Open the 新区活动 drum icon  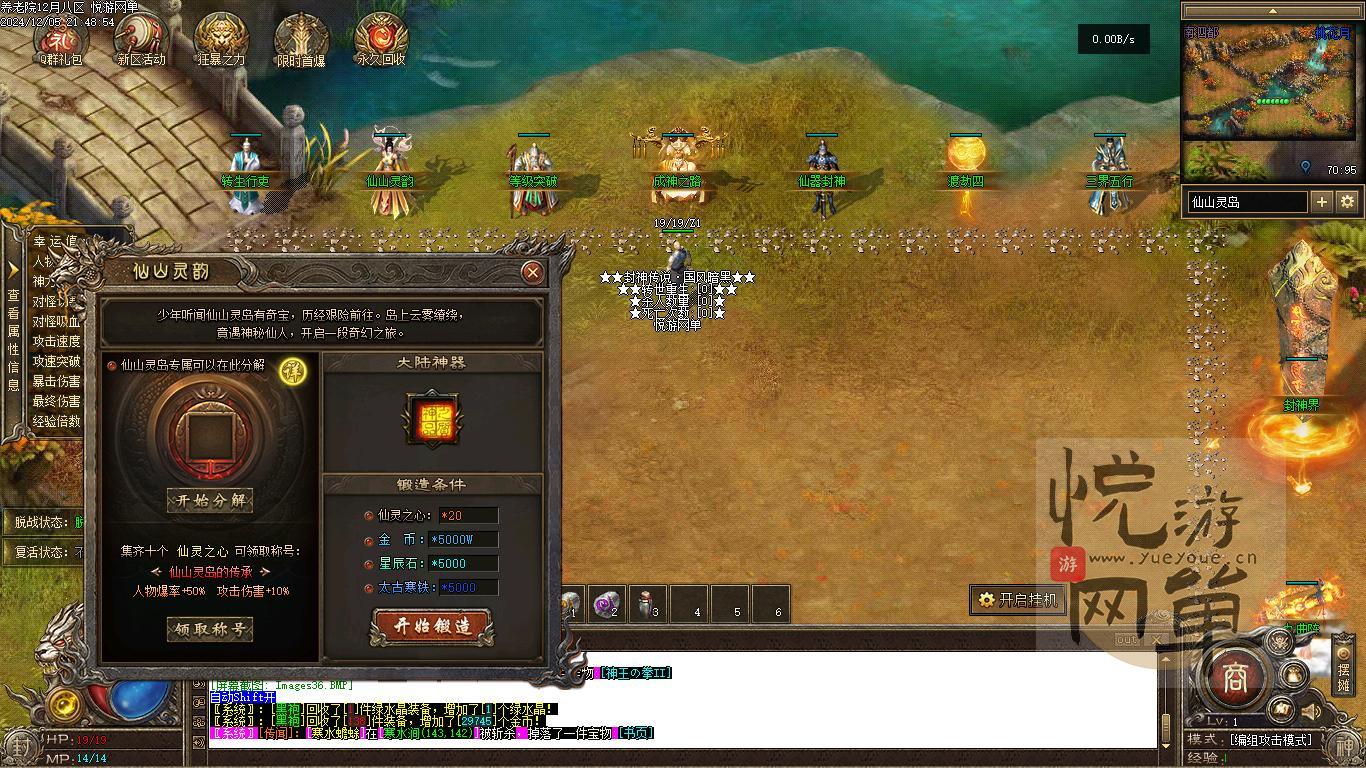pos(141,40)
